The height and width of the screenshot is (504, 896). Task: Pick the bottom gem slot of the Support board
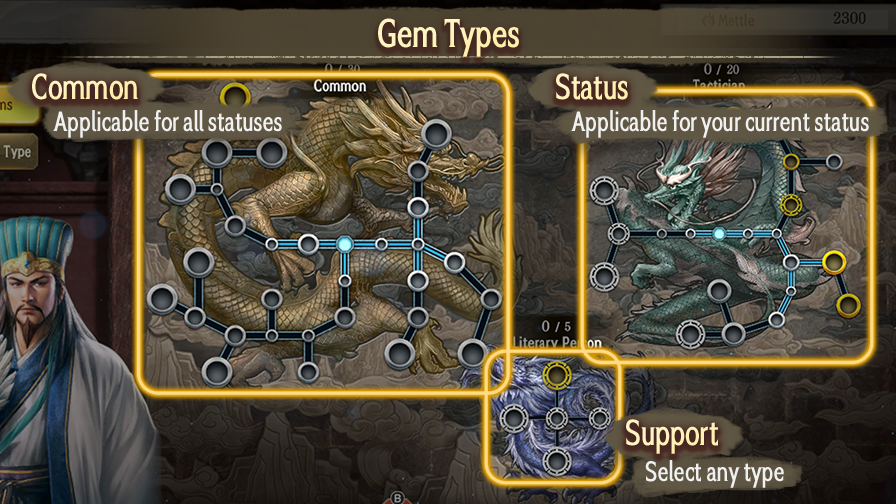coord(556,461)
